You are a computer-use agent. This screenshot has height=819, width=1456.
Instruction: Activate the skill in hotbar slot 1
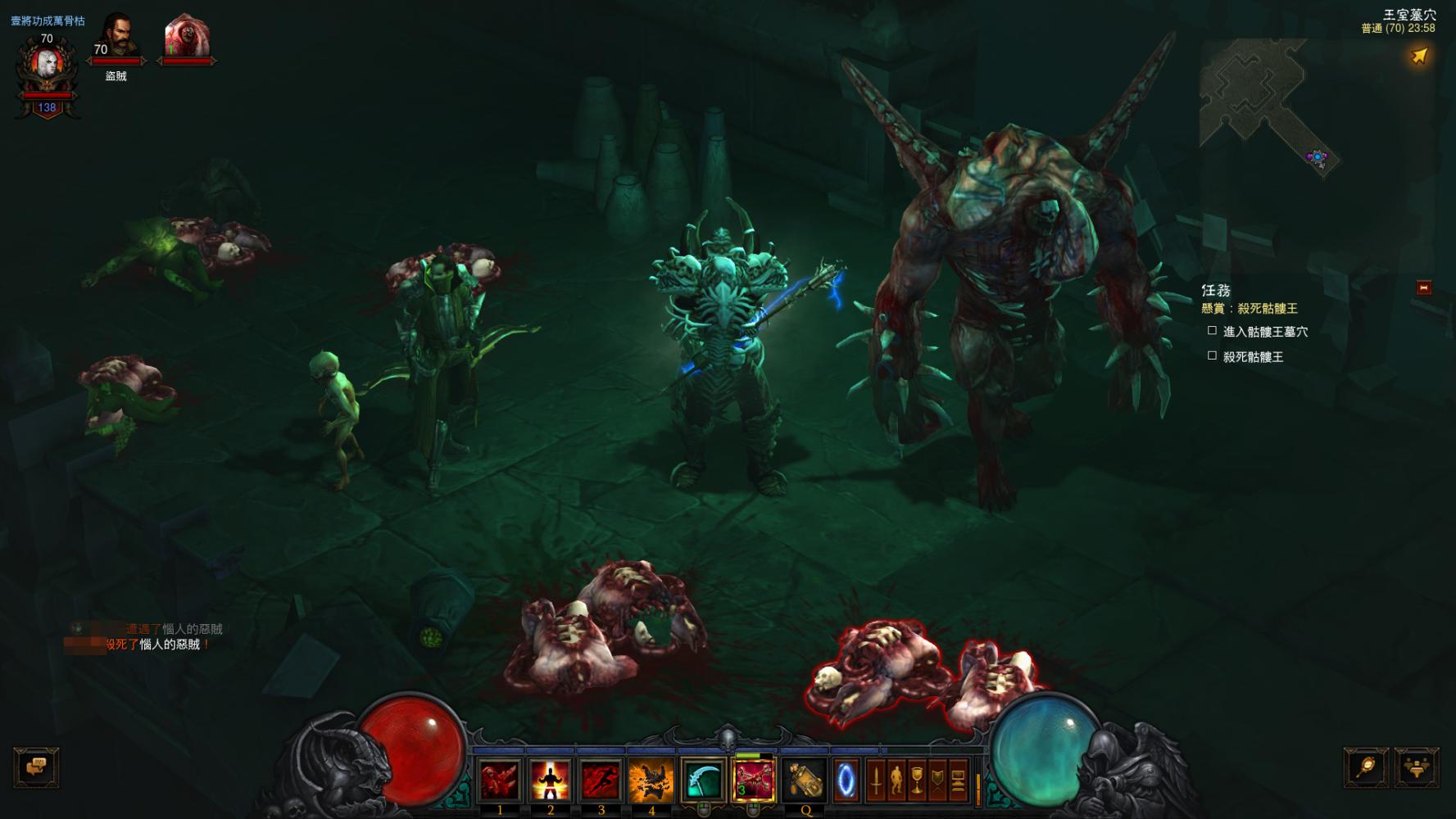500,779
